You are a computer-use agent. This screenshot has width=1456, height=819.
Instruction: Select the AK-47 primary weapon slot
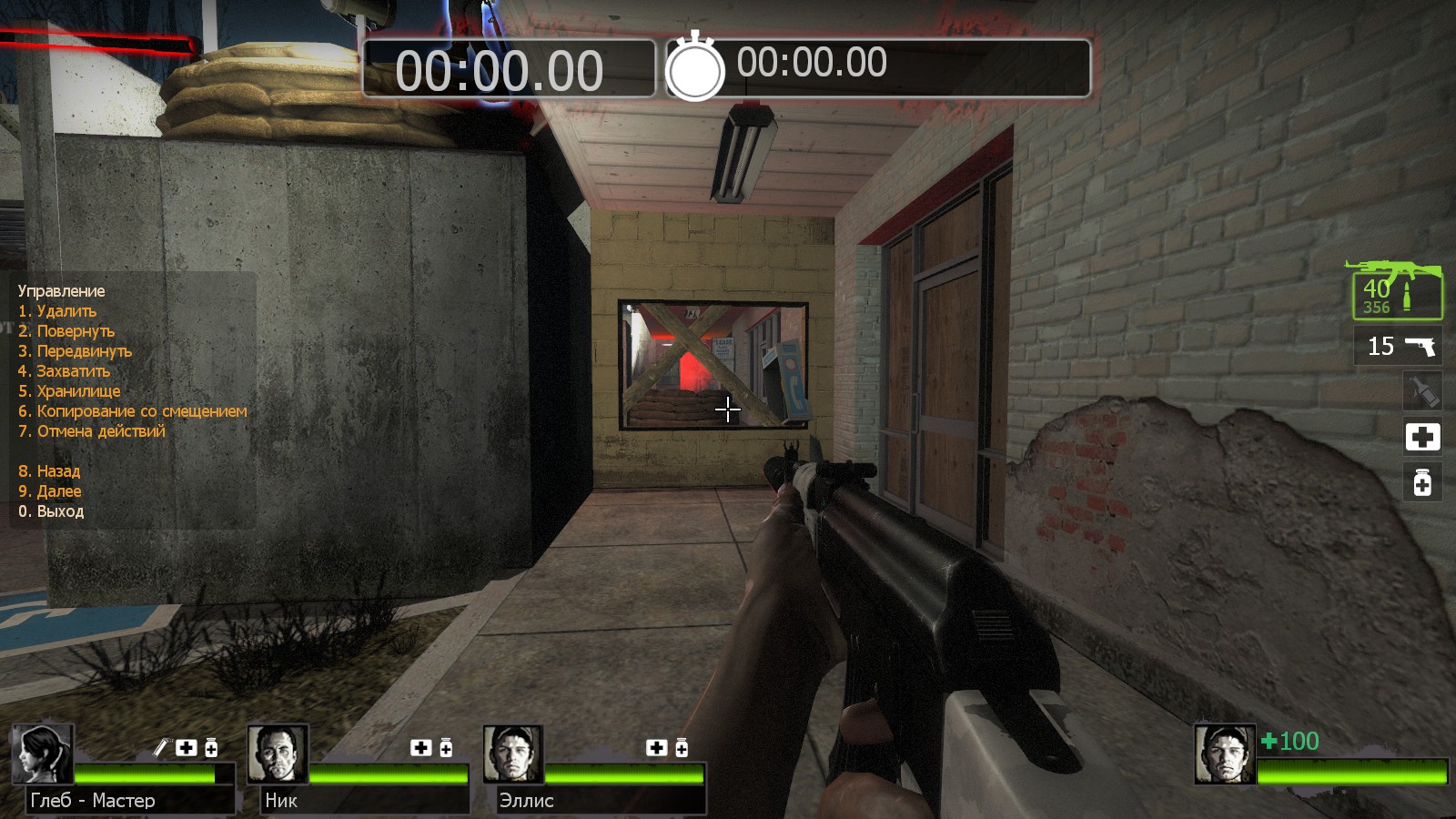coord(1395,291)
